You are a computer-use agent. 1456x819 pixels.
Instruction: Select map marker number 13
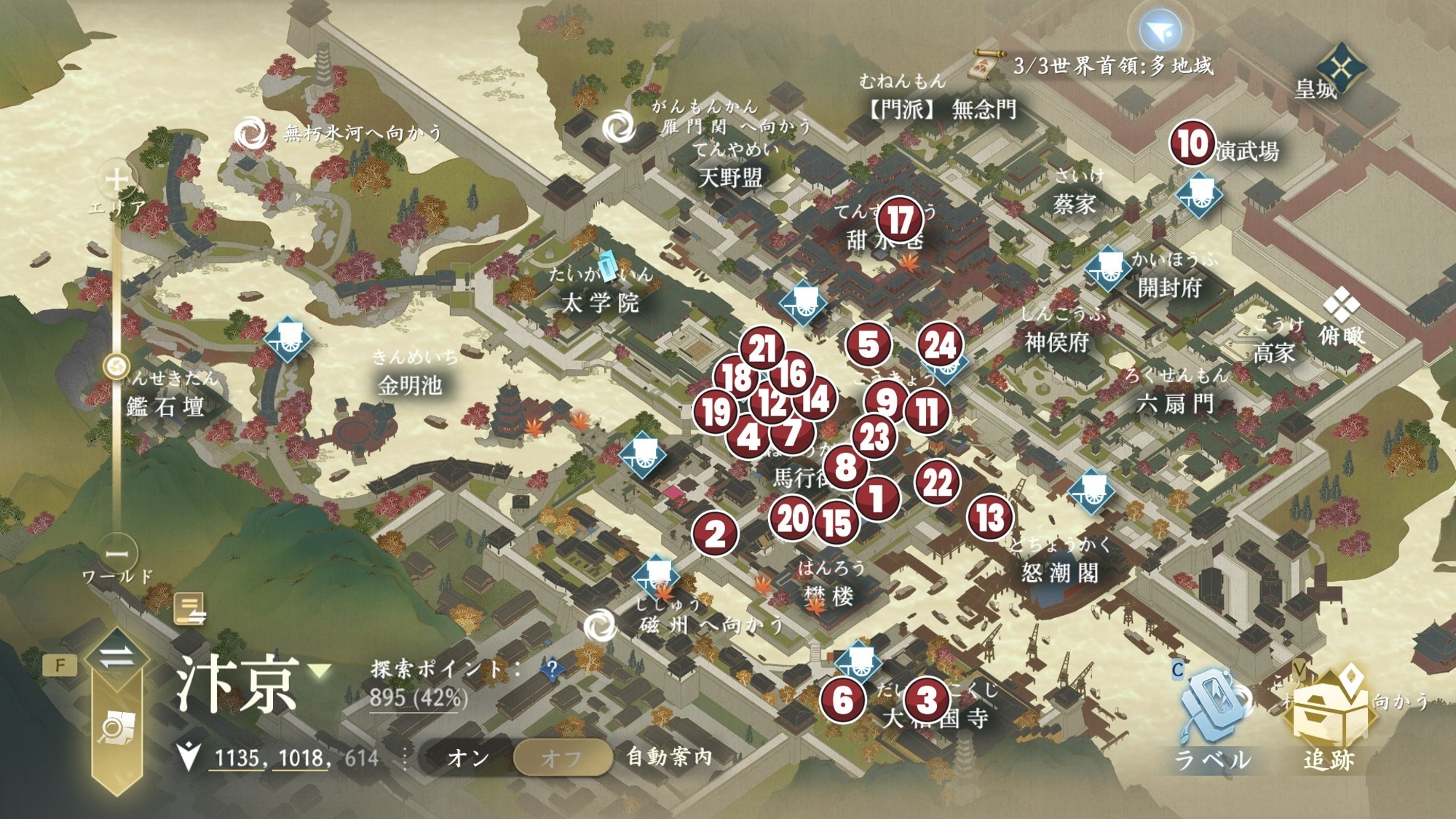click(990, 517)
